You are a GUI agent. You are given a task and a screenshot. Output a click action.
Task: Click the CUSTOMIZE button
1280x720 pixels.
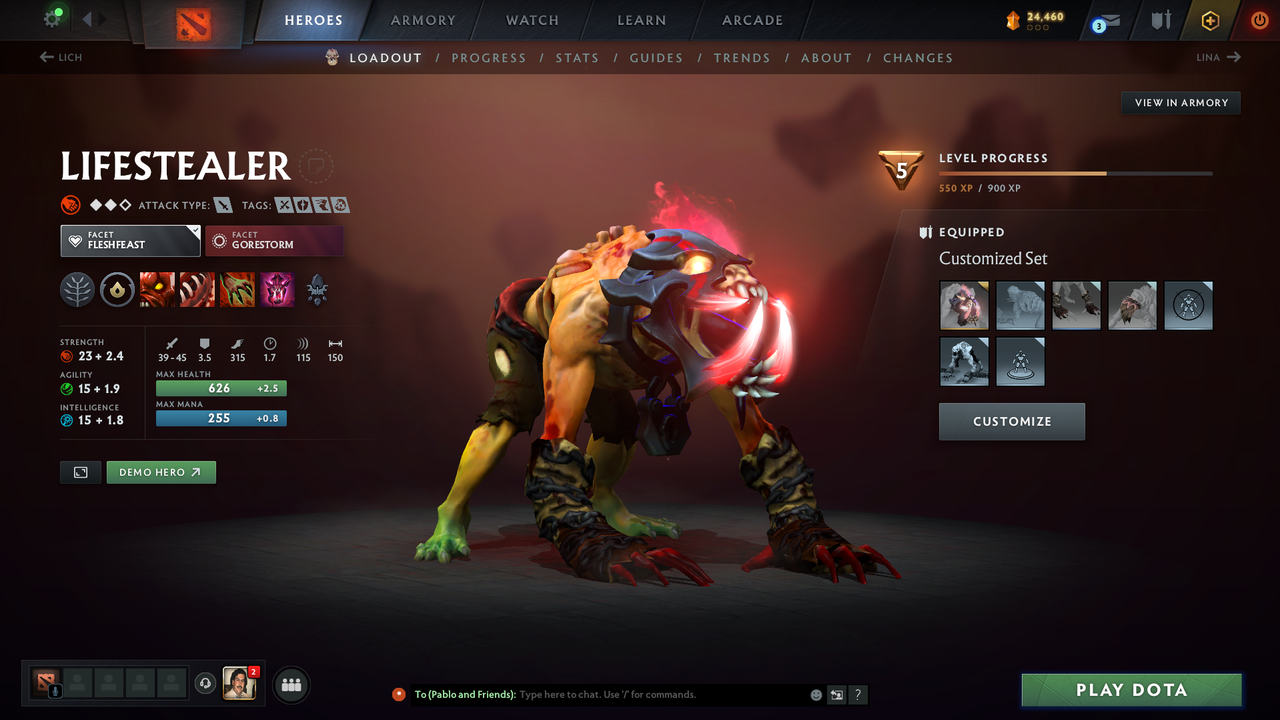click(x=1011, y=421)
